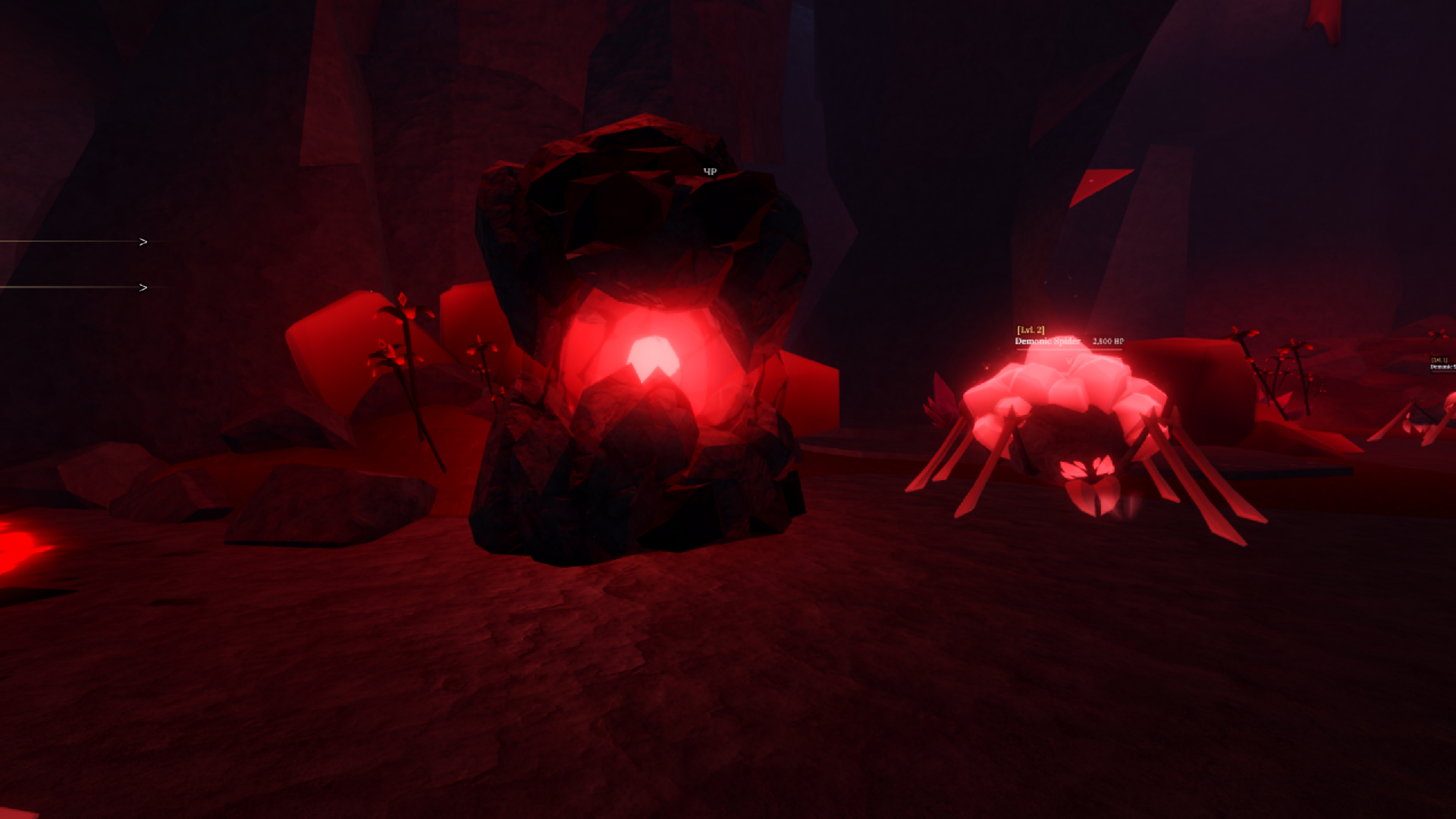Click the [Lvl. 2] tag above the spider

1030,329
